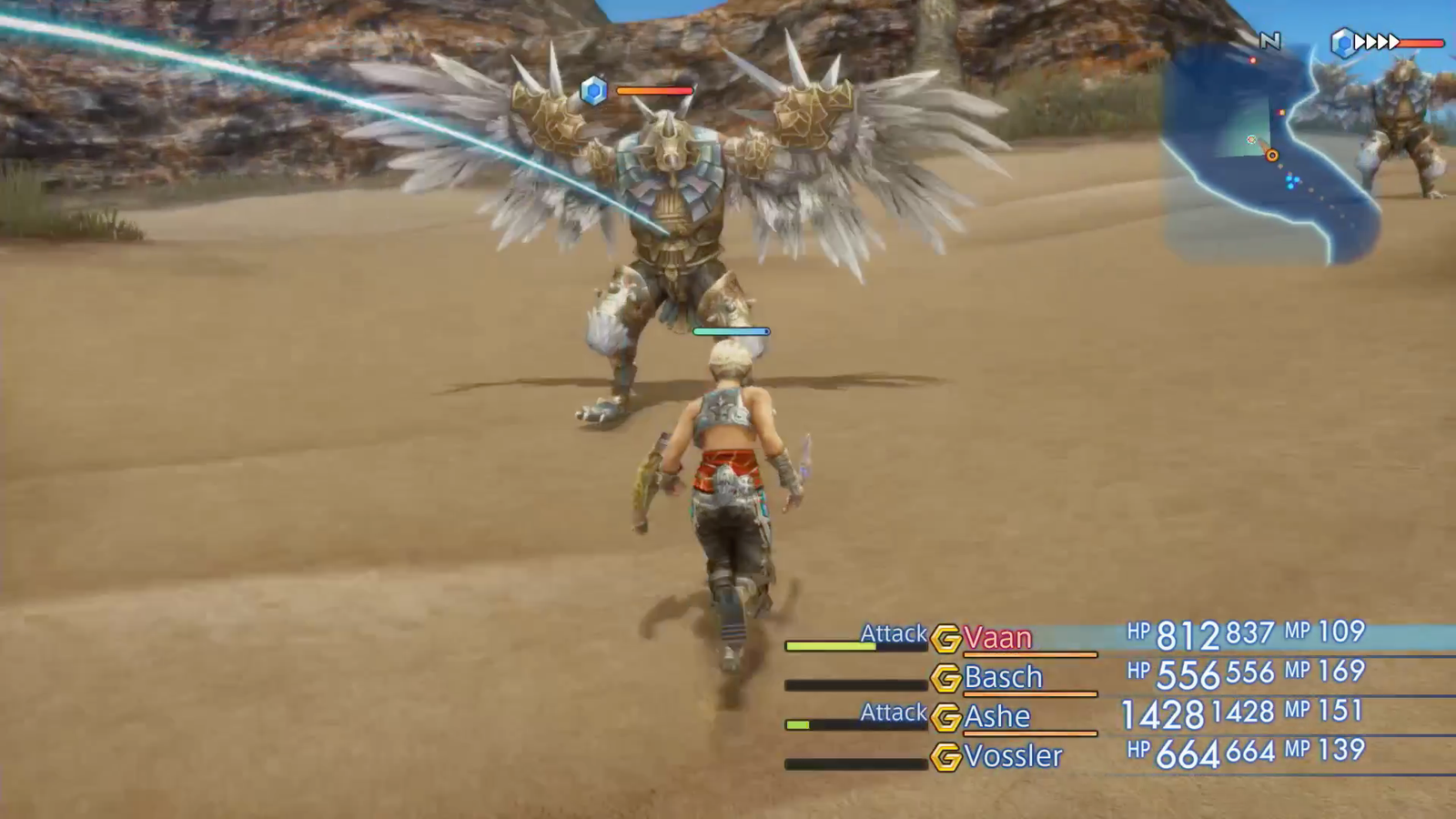The image size is (1456, 819).
Task: Toggle Basch's gambit icon
Action: point(946,678)
